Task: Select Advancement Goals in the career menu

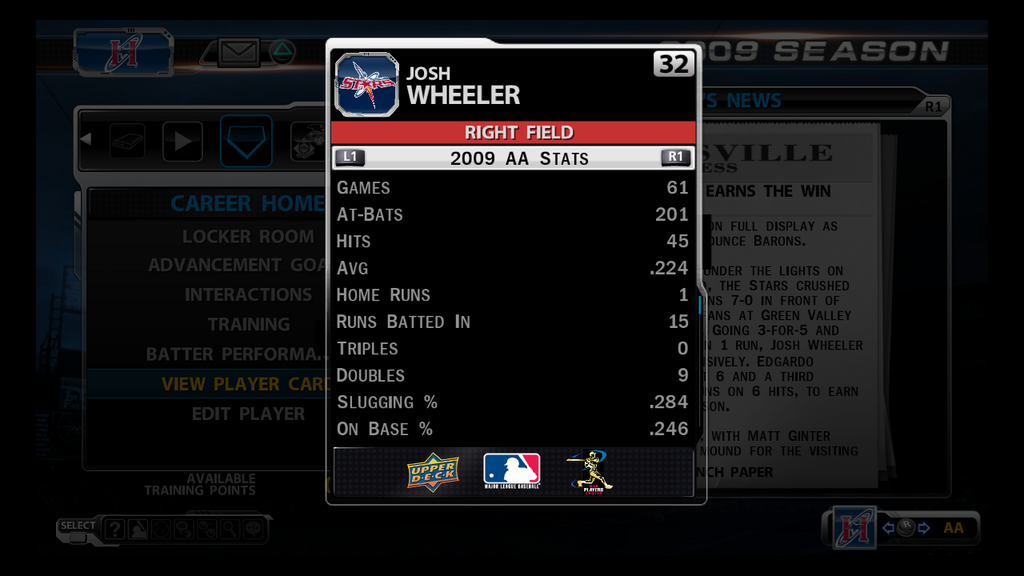Action: point(237,265)
